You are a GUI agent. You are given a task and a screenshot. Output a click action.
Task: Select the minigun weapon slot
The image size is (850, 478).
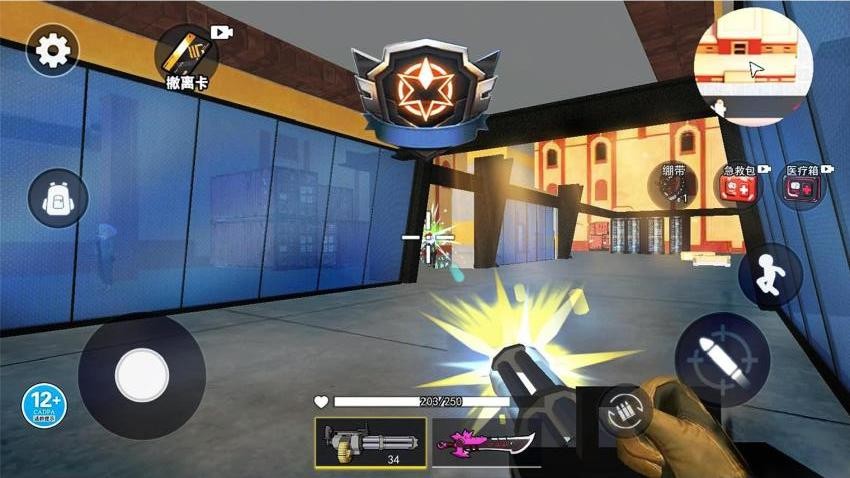click(370, 442)
